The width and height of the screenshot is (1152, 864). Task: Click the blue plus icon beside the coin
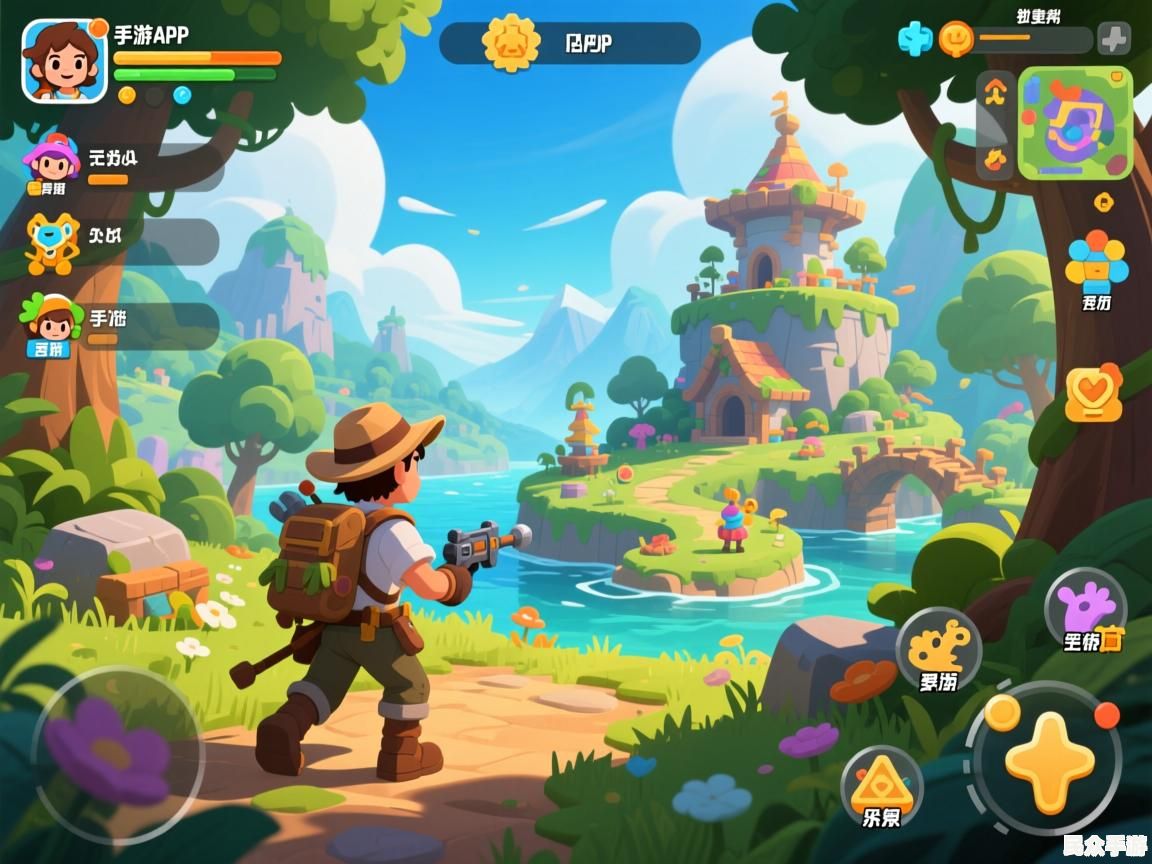[x=915, y=39]
